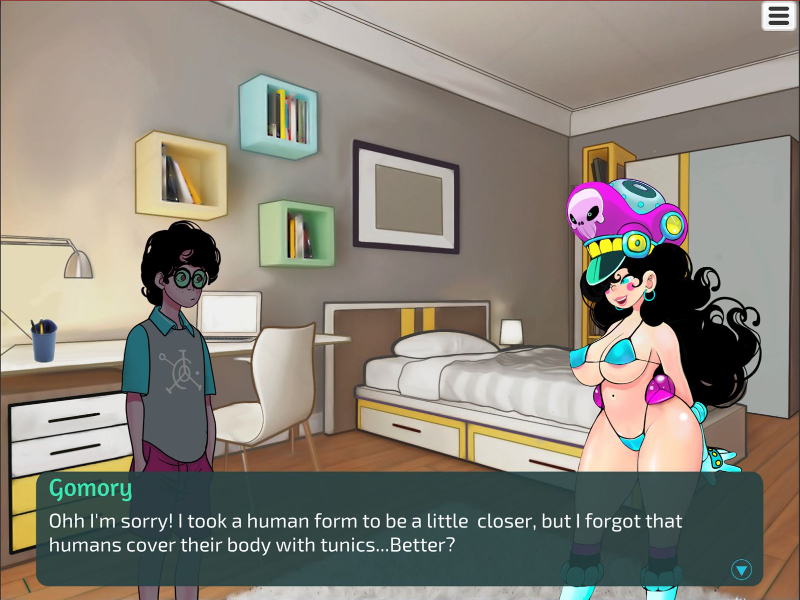Advance dialogue with the blue arrow
This screenshot has width=800, height=600.
pyautogui.click(x=741, y=569)
